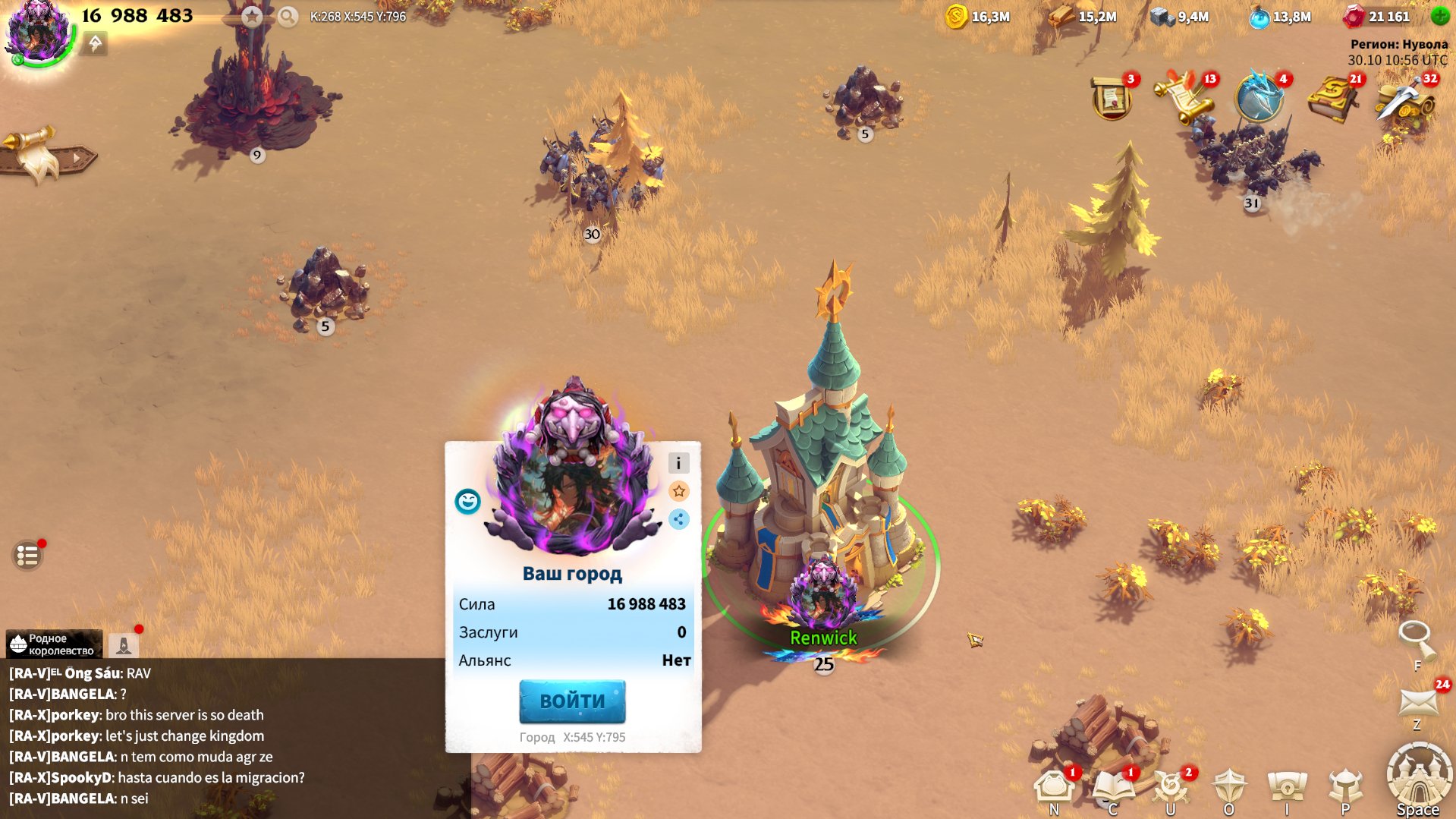
Task: Click the ВОЙТИ button to enter city
Action: 572,701
